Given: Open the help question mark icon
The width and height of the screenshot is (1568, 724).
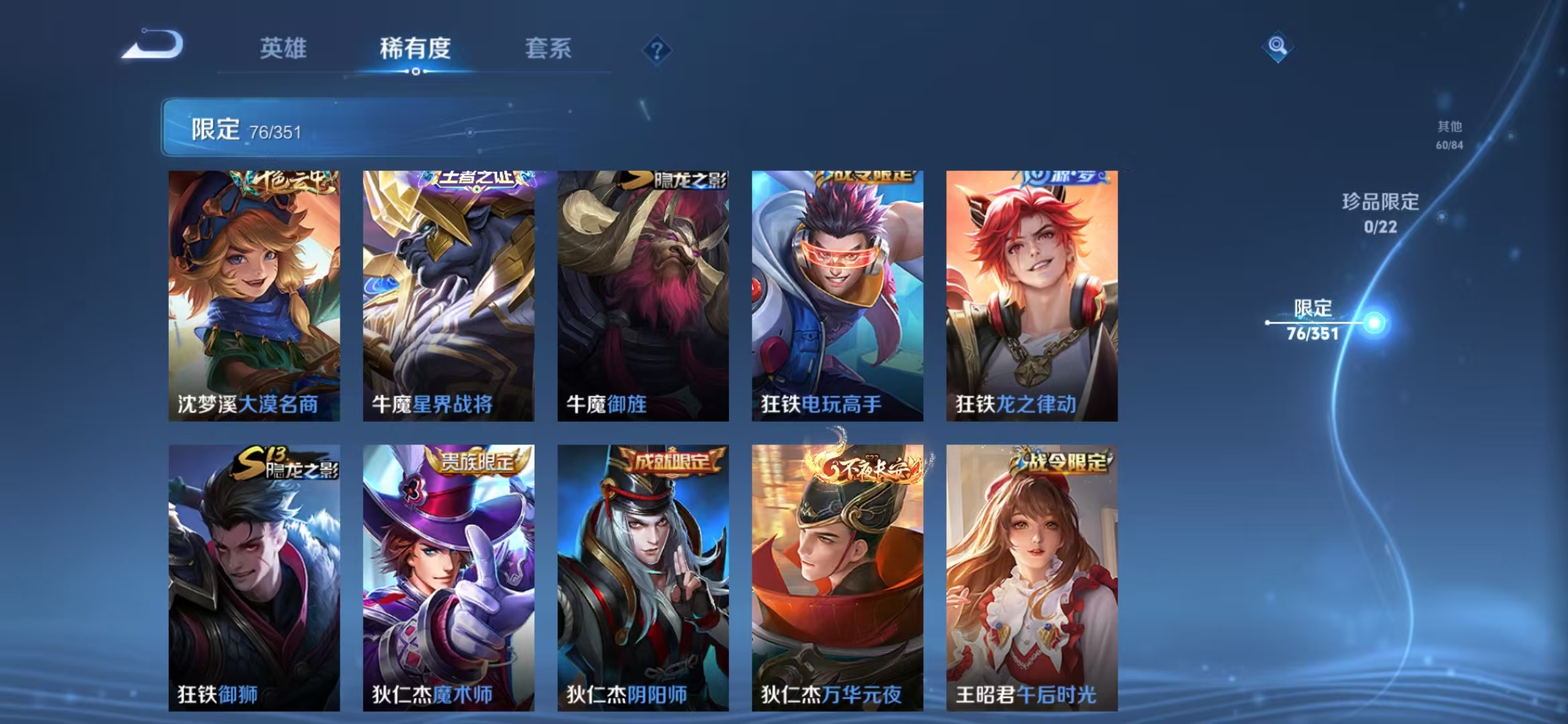Looking at the screenshot, I should click(x=658, y=50).
